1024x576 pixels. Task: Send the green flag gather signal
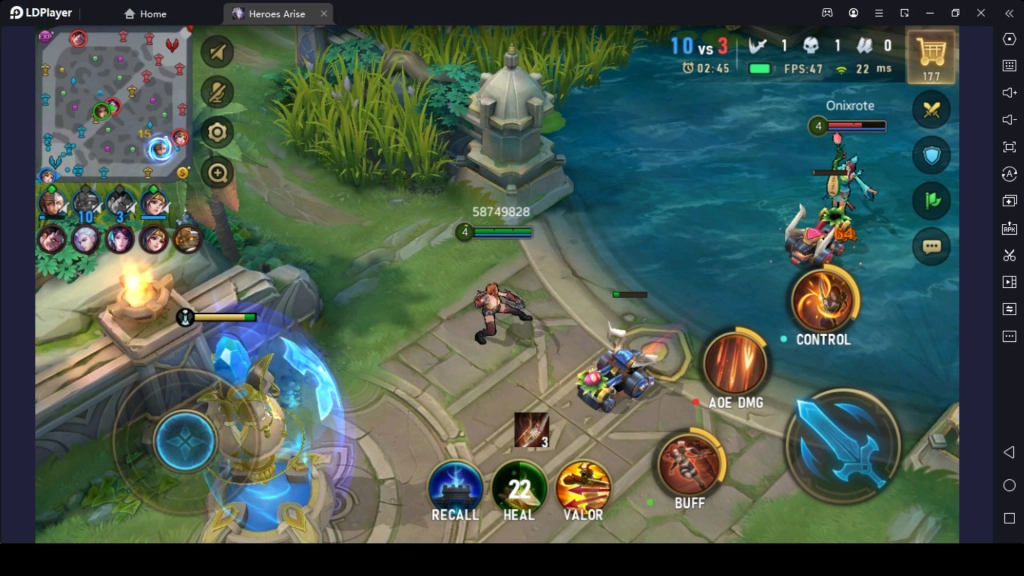point(931,200)
